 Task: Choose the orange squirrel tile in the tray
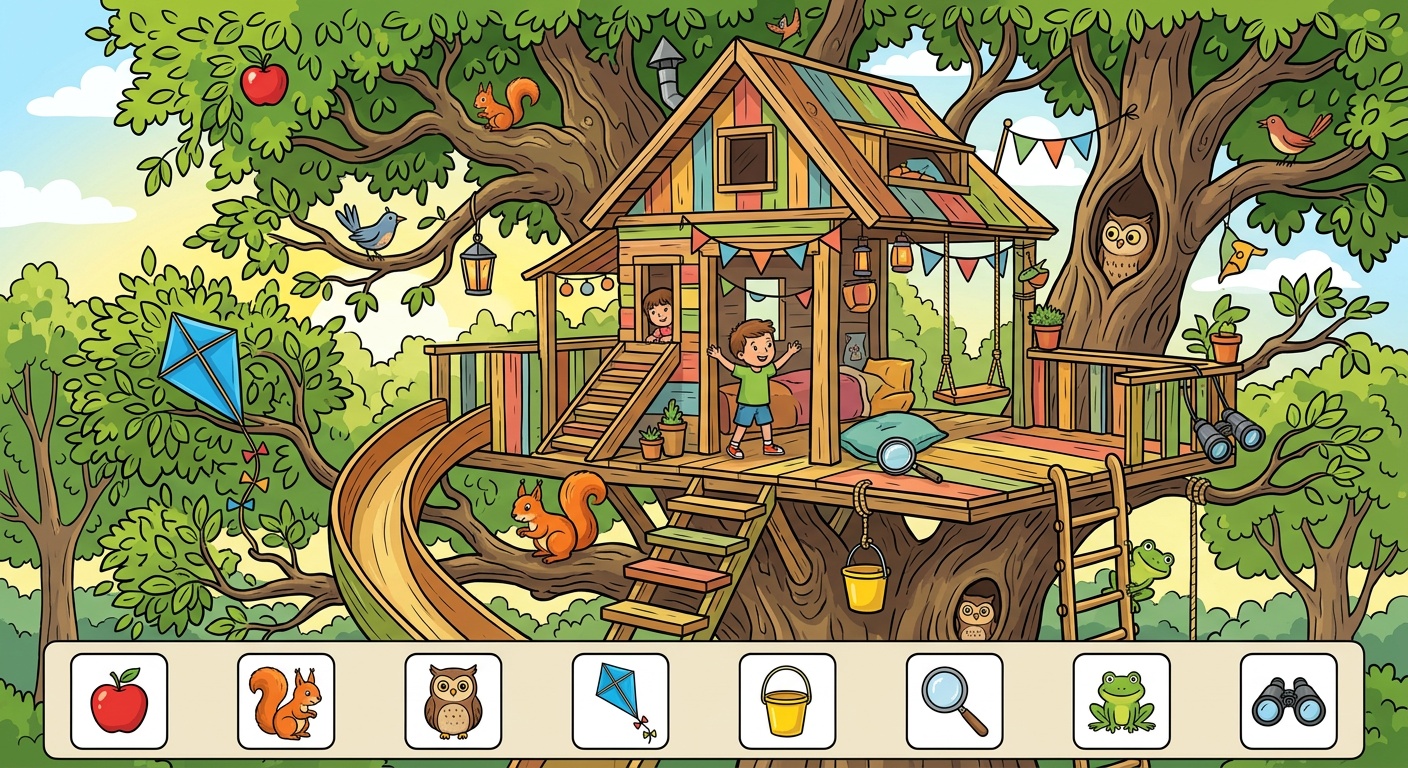(x=286, y=701)
